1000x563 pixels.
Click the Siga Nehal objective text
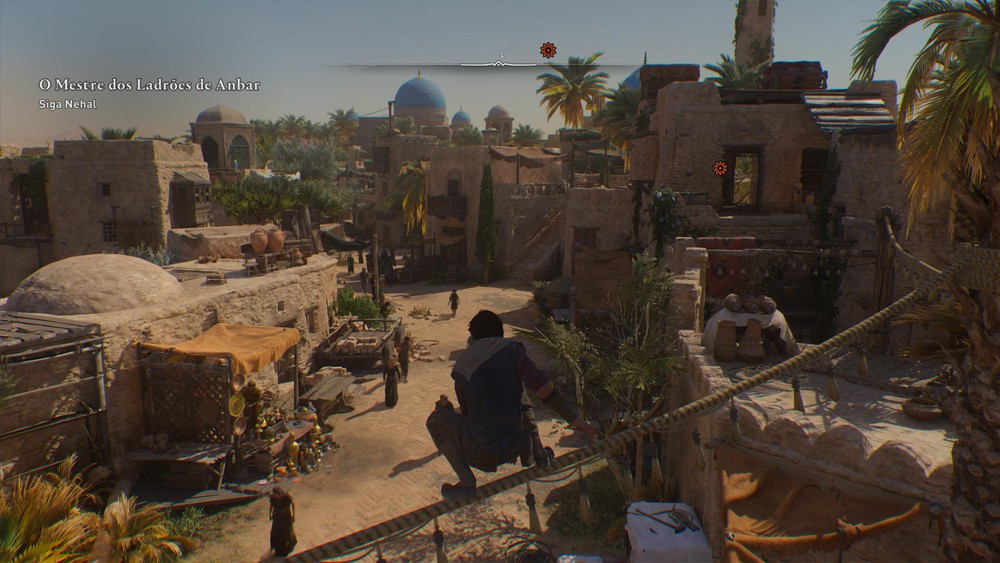tap(67, 104)
